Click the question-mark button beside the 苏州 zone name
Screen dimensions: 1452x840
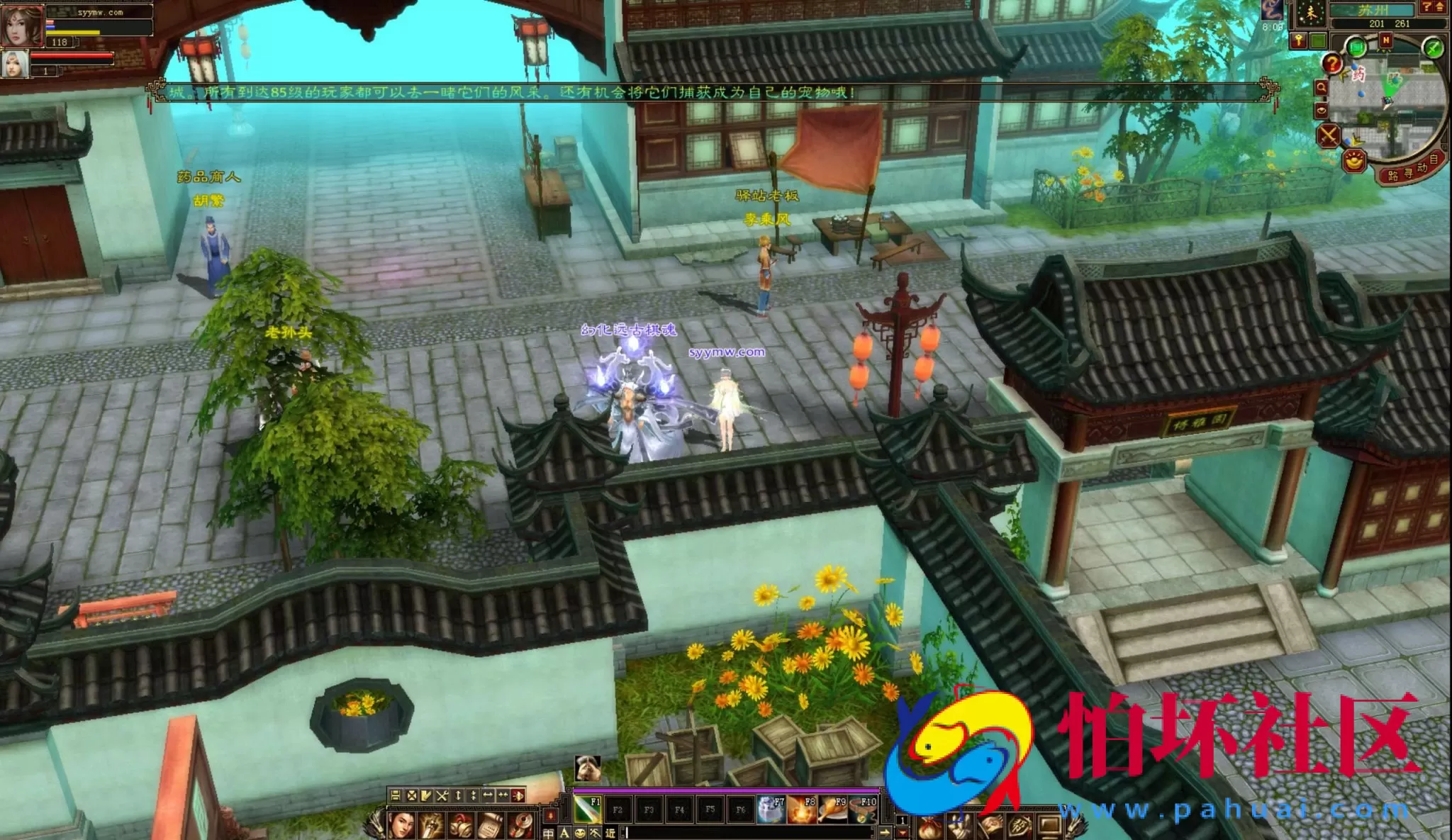click(x=1428, y=7)
